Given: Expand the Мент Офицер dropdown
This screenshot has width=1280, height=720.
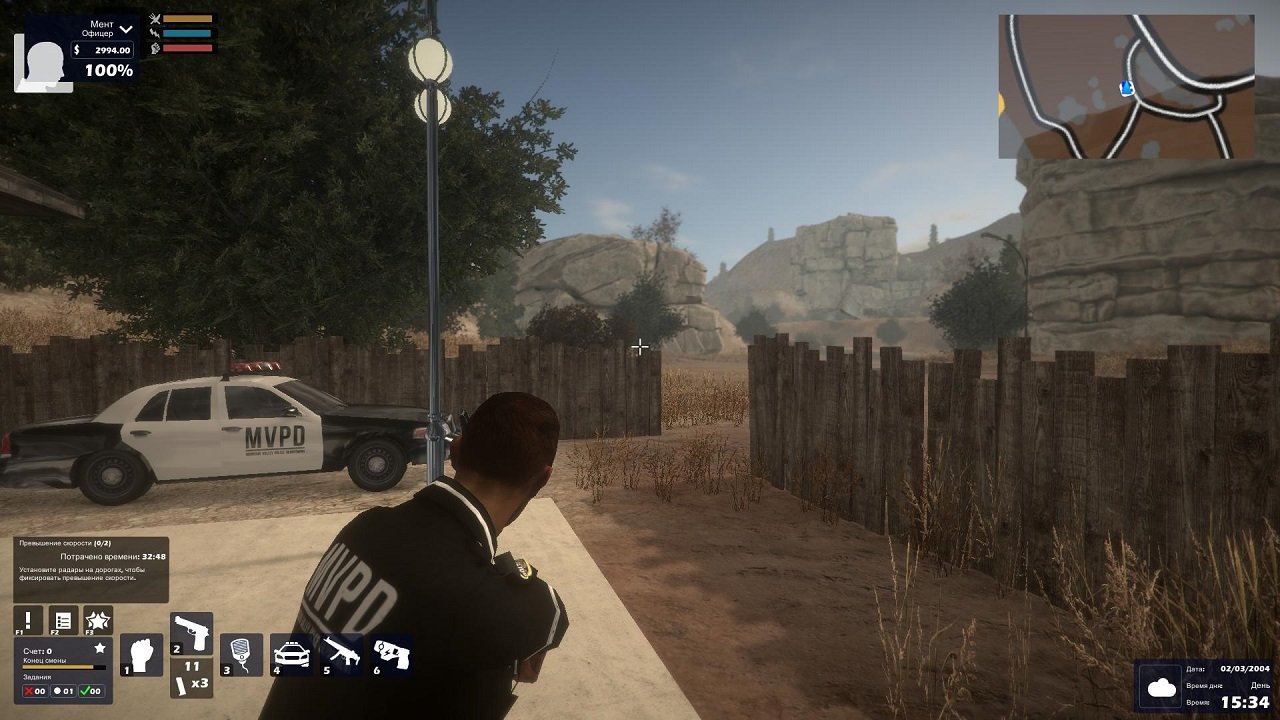Looking at the screenshot, I should click(125, 30).
